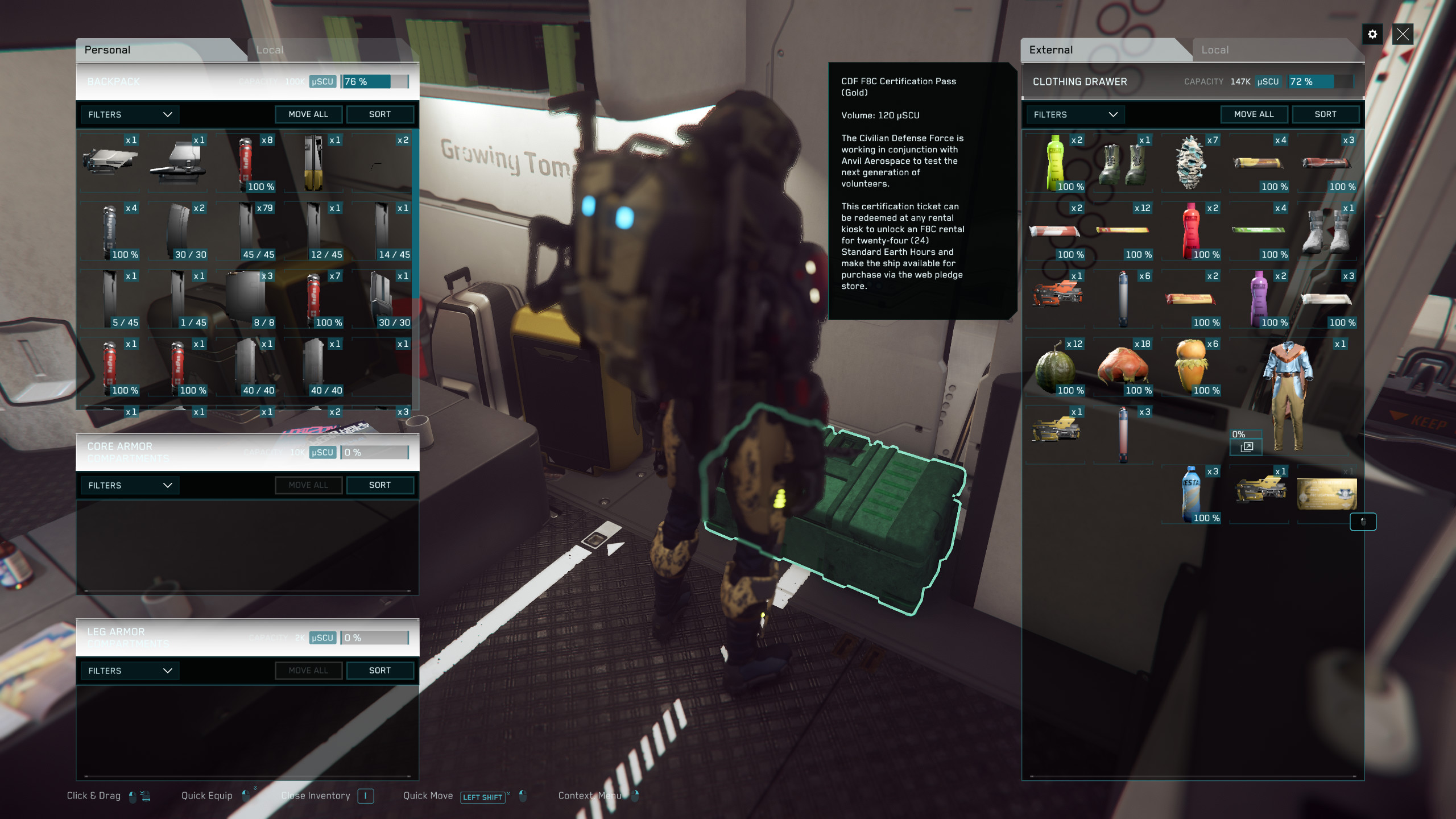Select the orange pumpkin stack of six
Viewport: 1456px width, 819px height.
[x=1191, y=367]
